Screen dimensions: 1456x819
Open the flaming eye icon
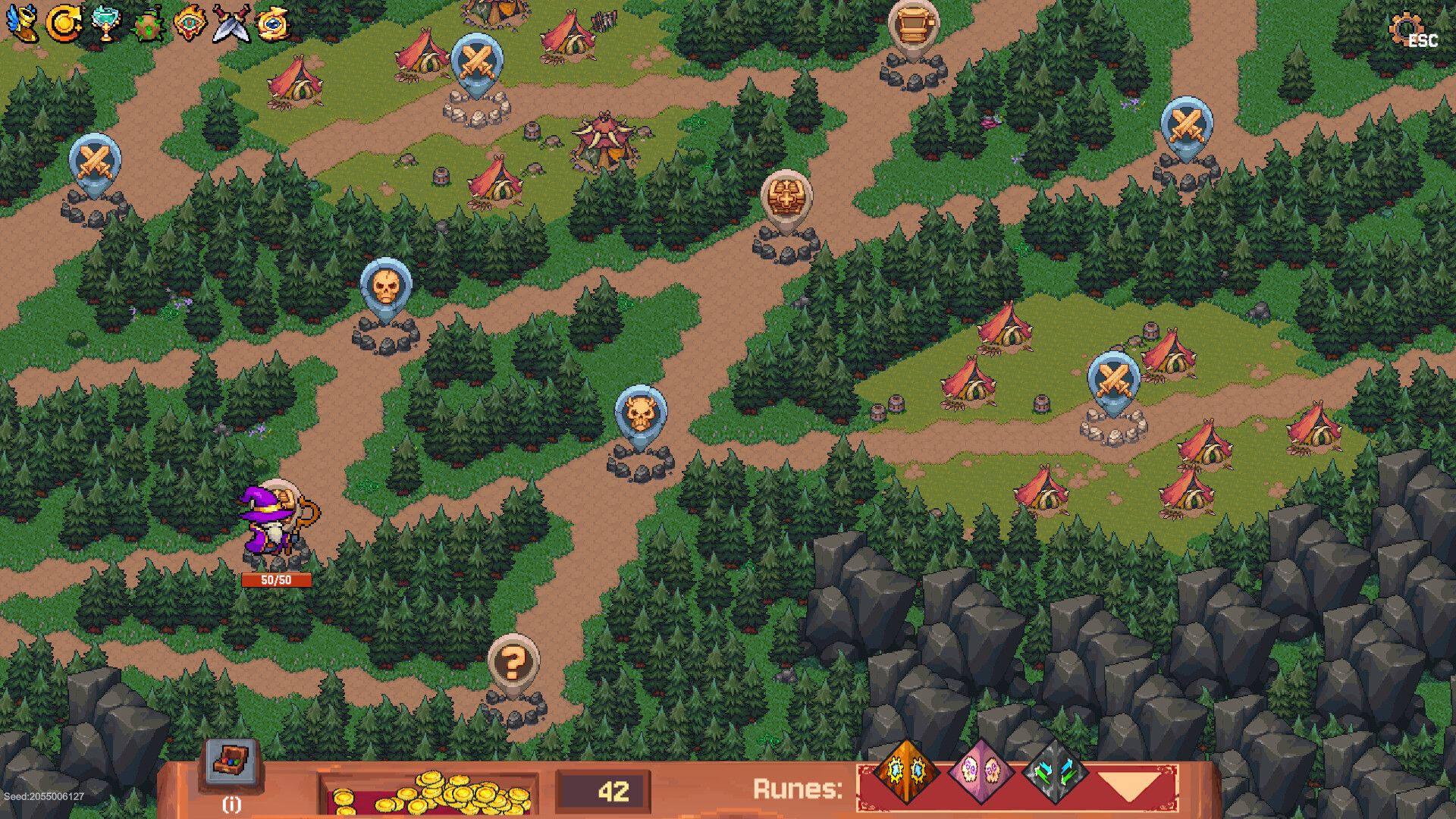(189, 23)
